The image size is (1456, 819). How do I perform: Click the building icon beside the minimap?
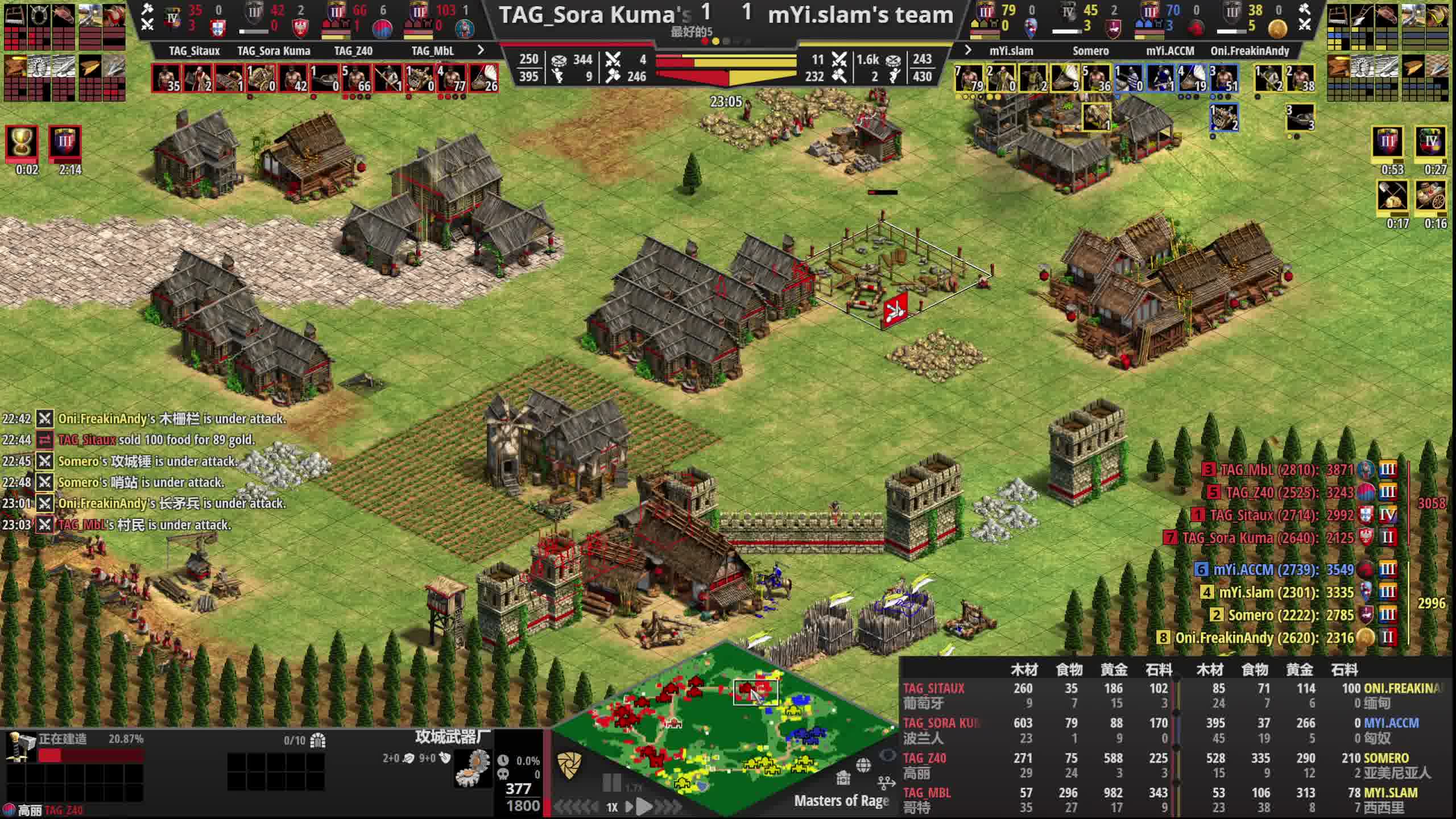click(843, 777)
